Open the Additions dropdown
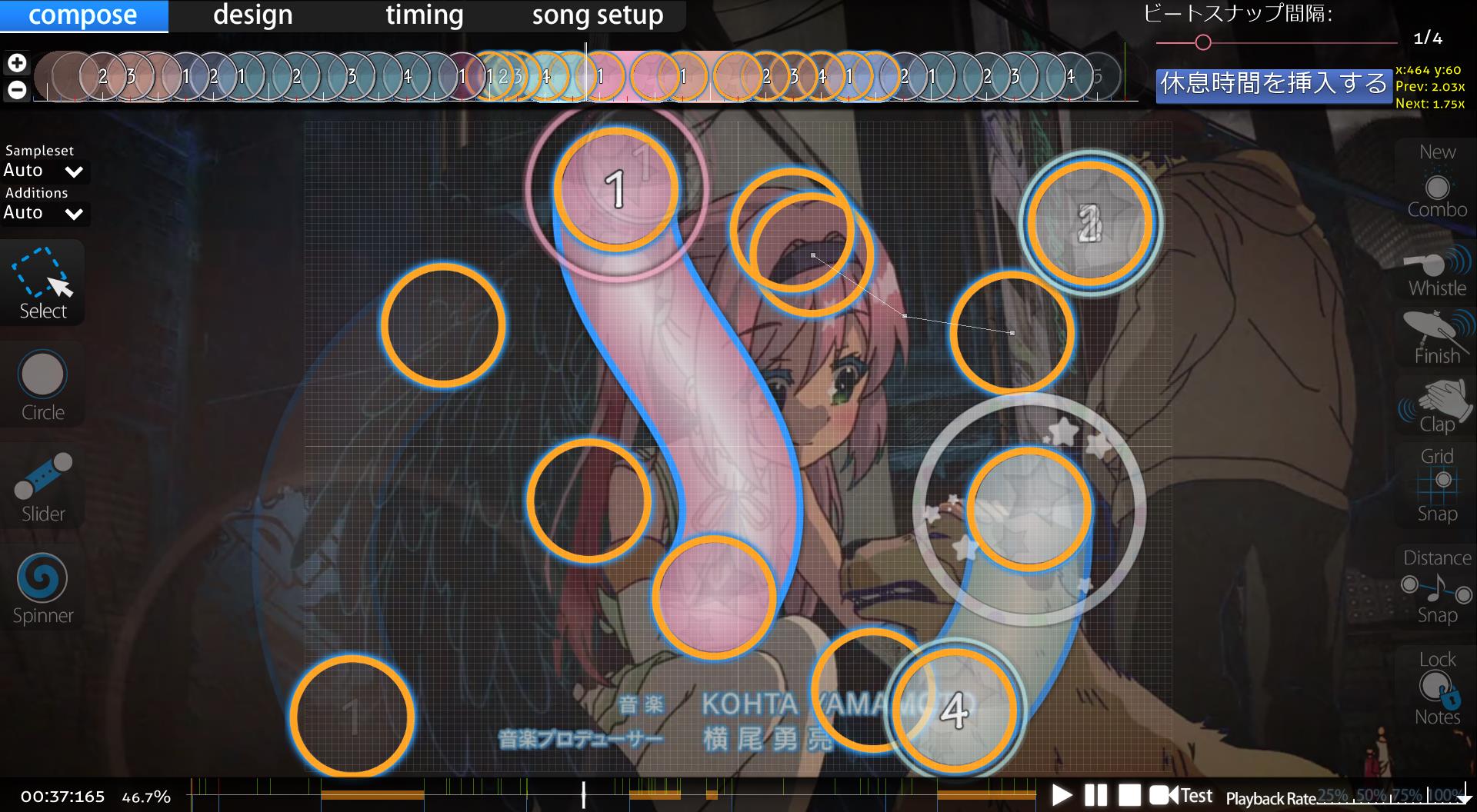Screen dimensions: 1477x812 pyautogui.click(x=44, y=213)
